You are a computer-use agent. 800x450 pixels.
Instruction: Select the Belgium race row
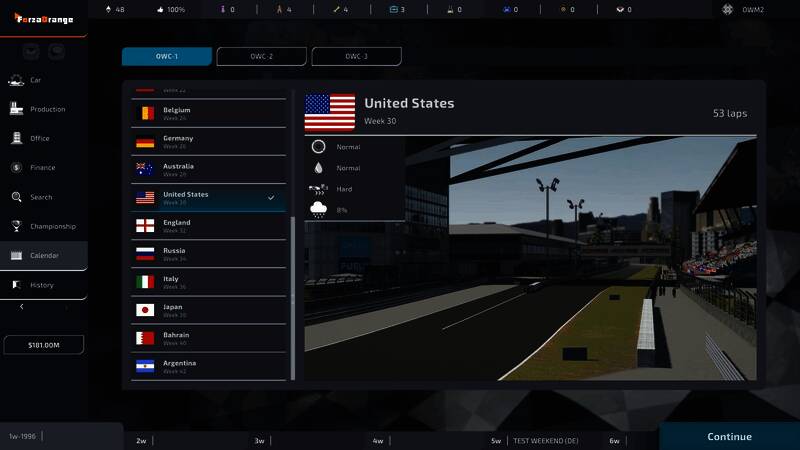click(208, 113)
